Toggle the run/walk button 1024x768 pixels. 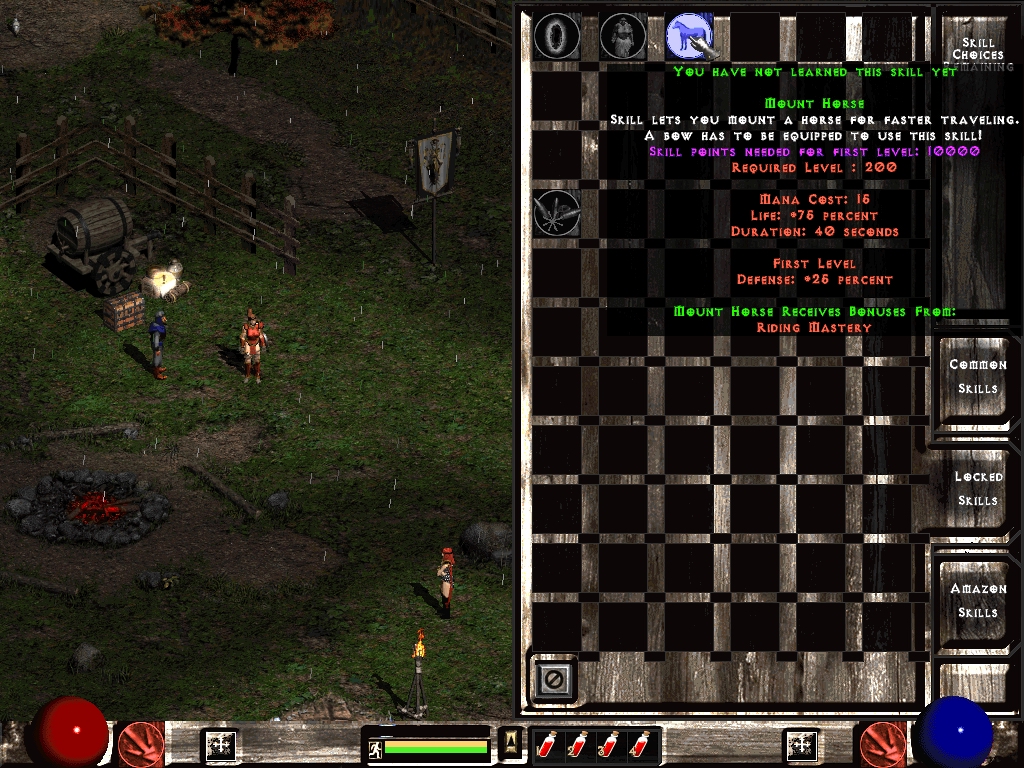pos(376,747)
